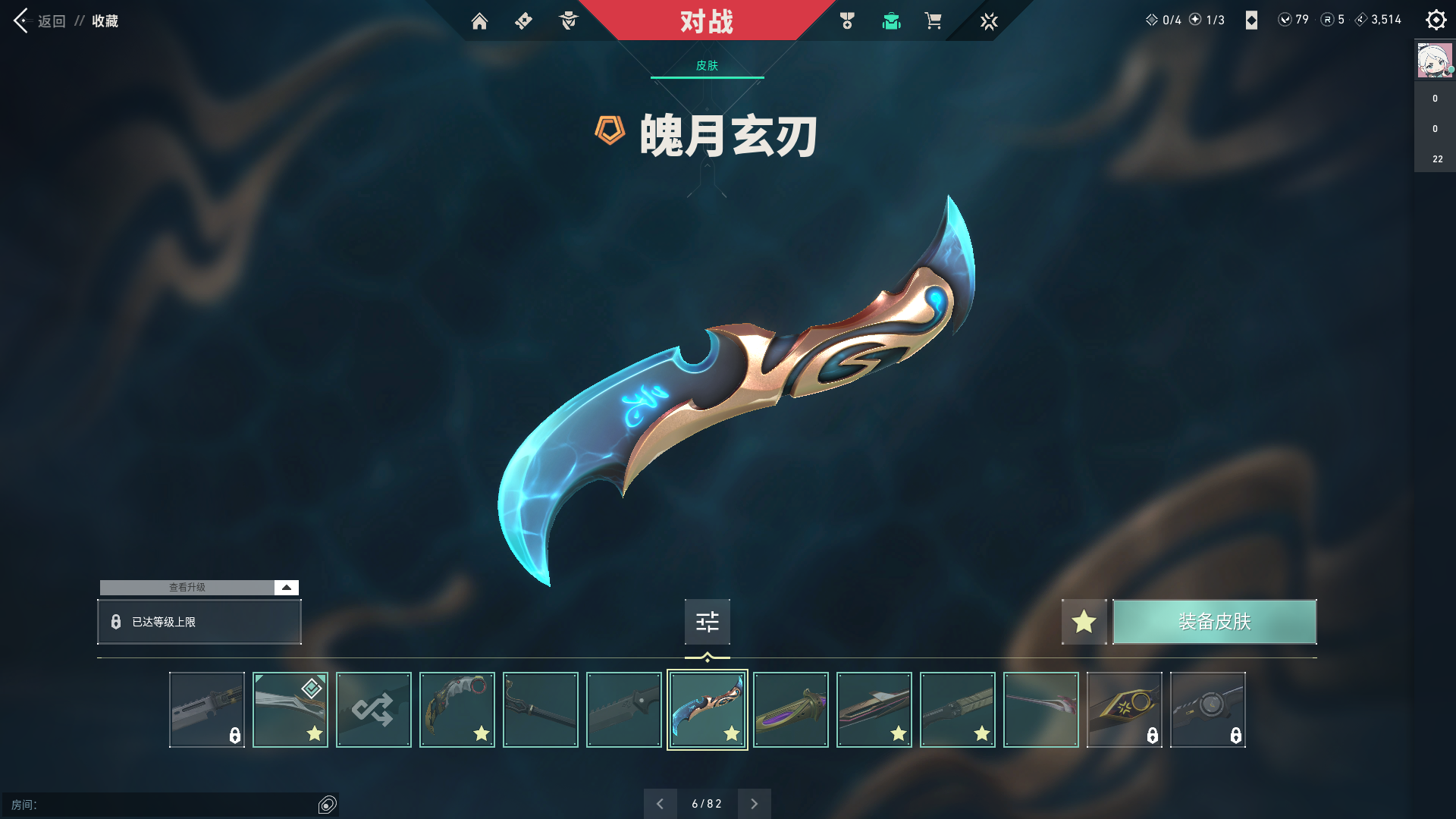The width and height of the screenshot is (1456, 819).
Task: Open the Store shopping cart icon
Action: coord(934,21)
